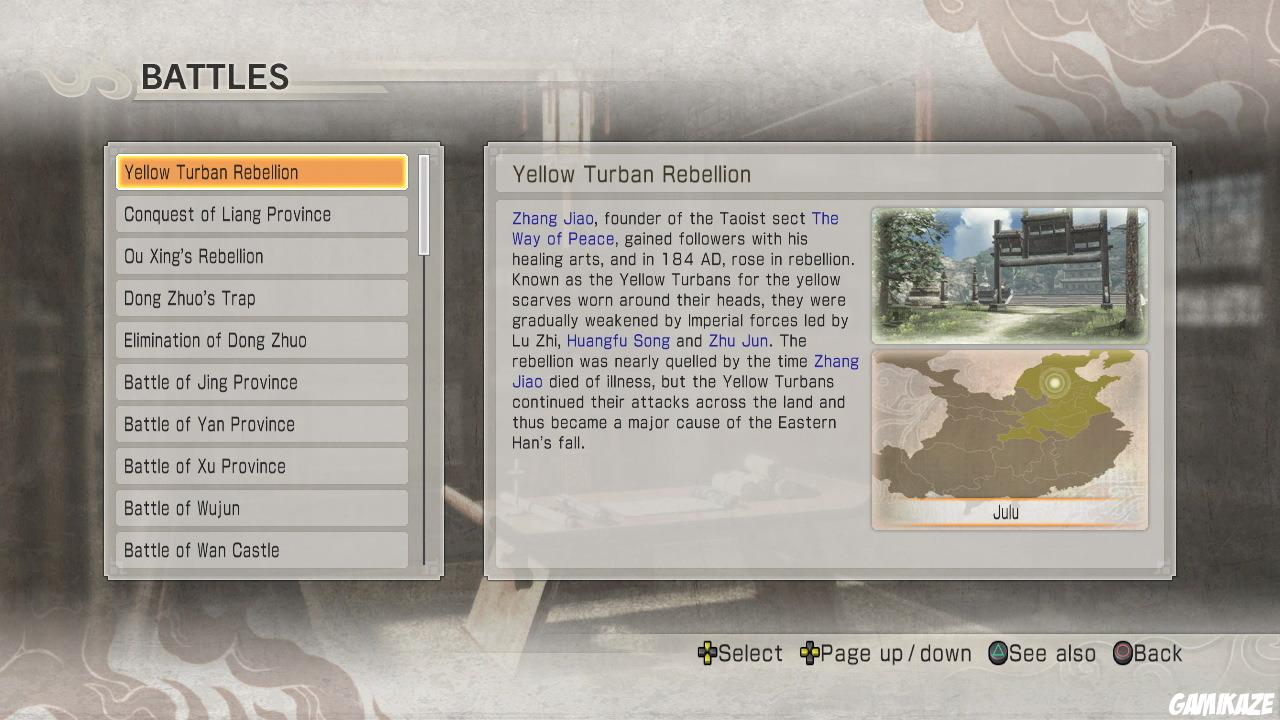Open the Elimination of Dong Zhuo entry

[x=261, y=340]
